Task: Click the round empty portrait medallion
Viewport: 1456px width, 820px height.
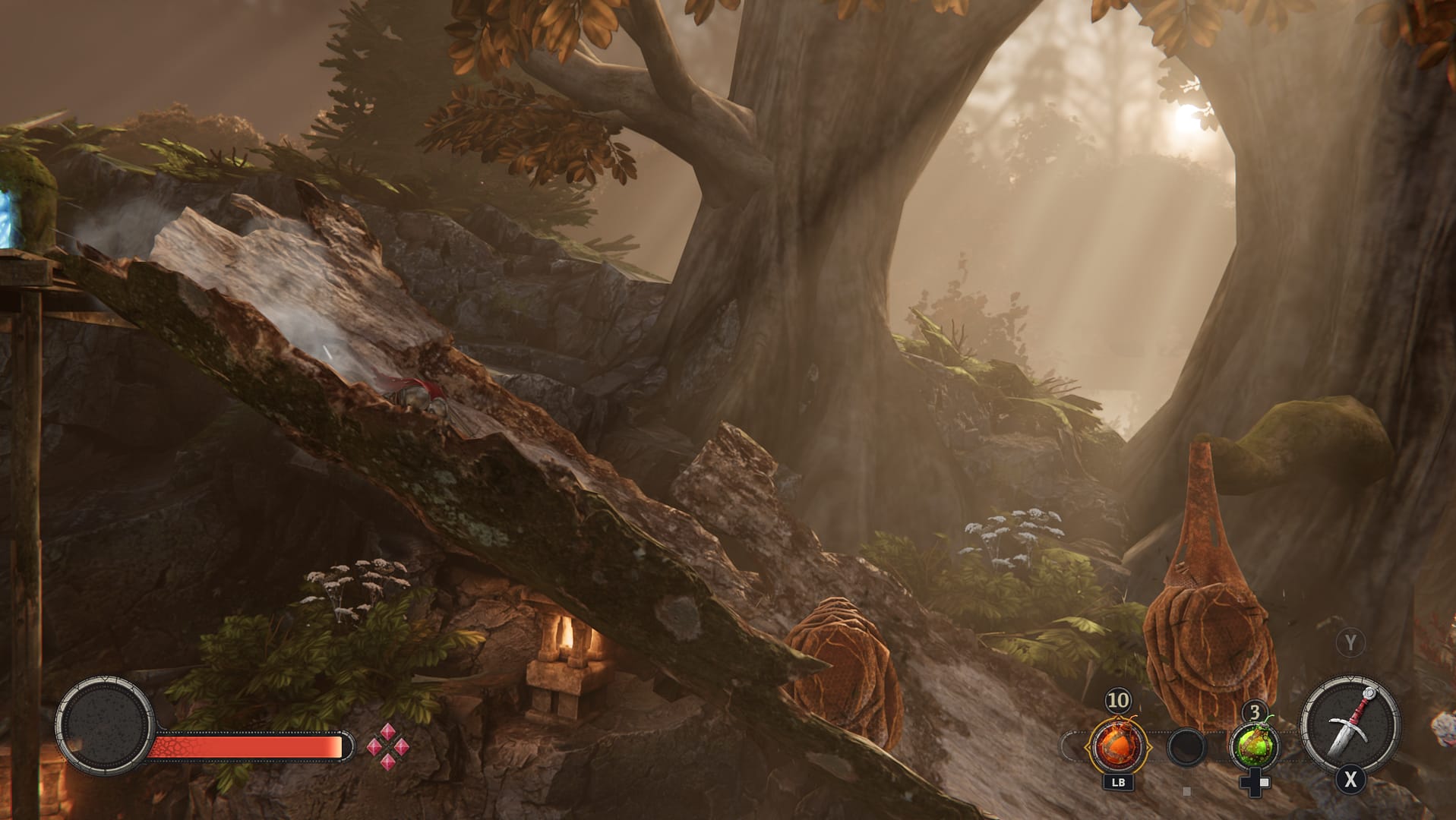Action: point(105,725)
